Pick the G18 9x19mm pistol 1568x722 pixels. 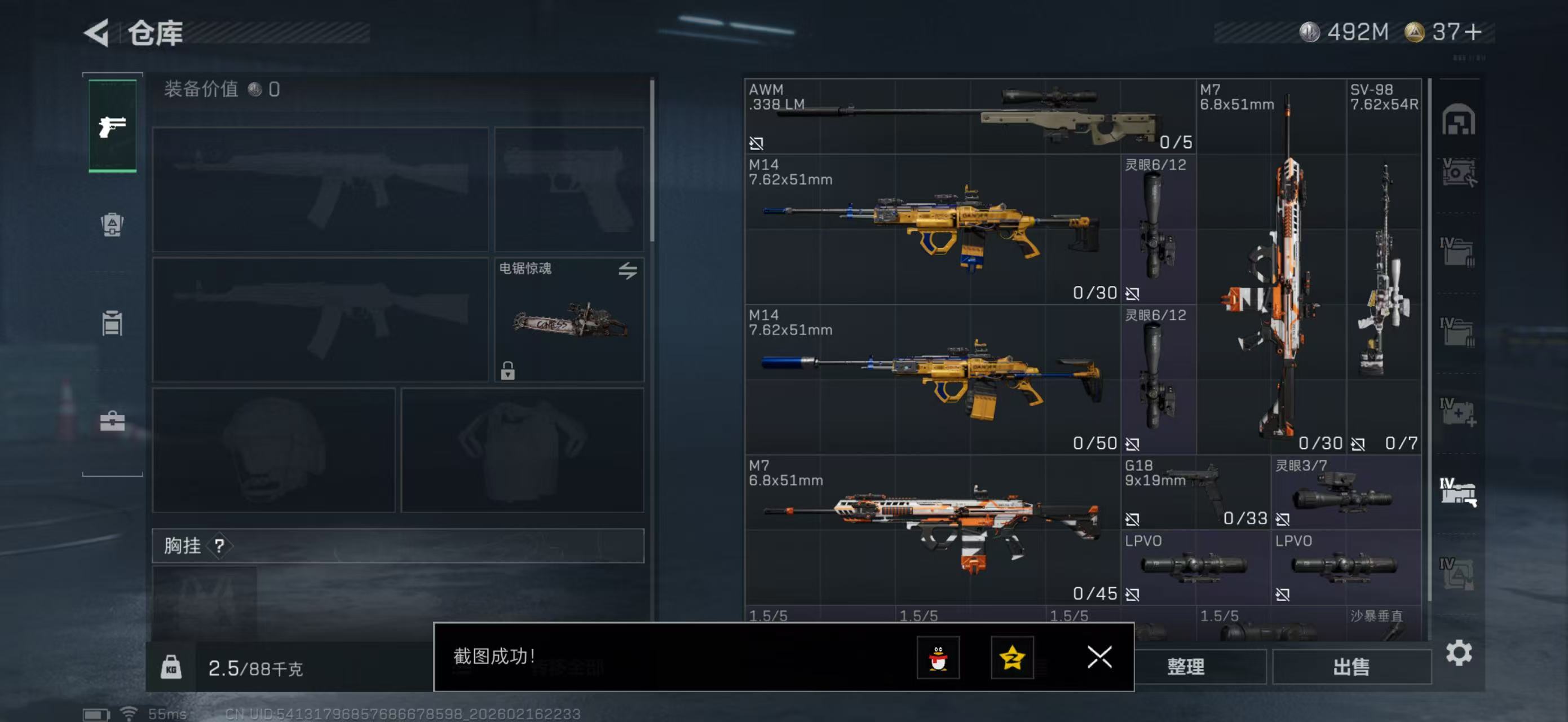click(1195, 492)
